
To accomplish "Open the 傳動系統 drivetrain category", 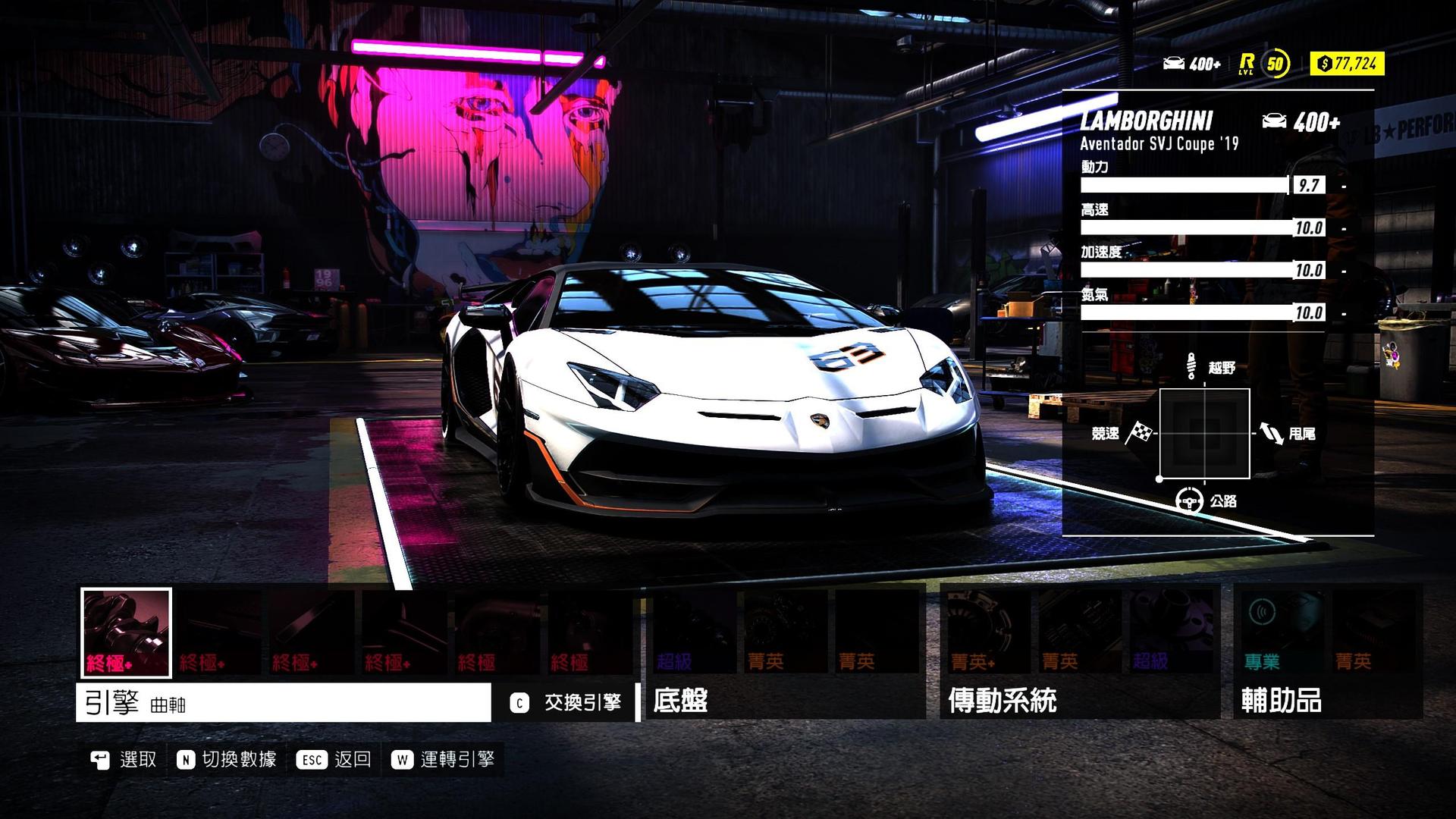I will 1002,701.
